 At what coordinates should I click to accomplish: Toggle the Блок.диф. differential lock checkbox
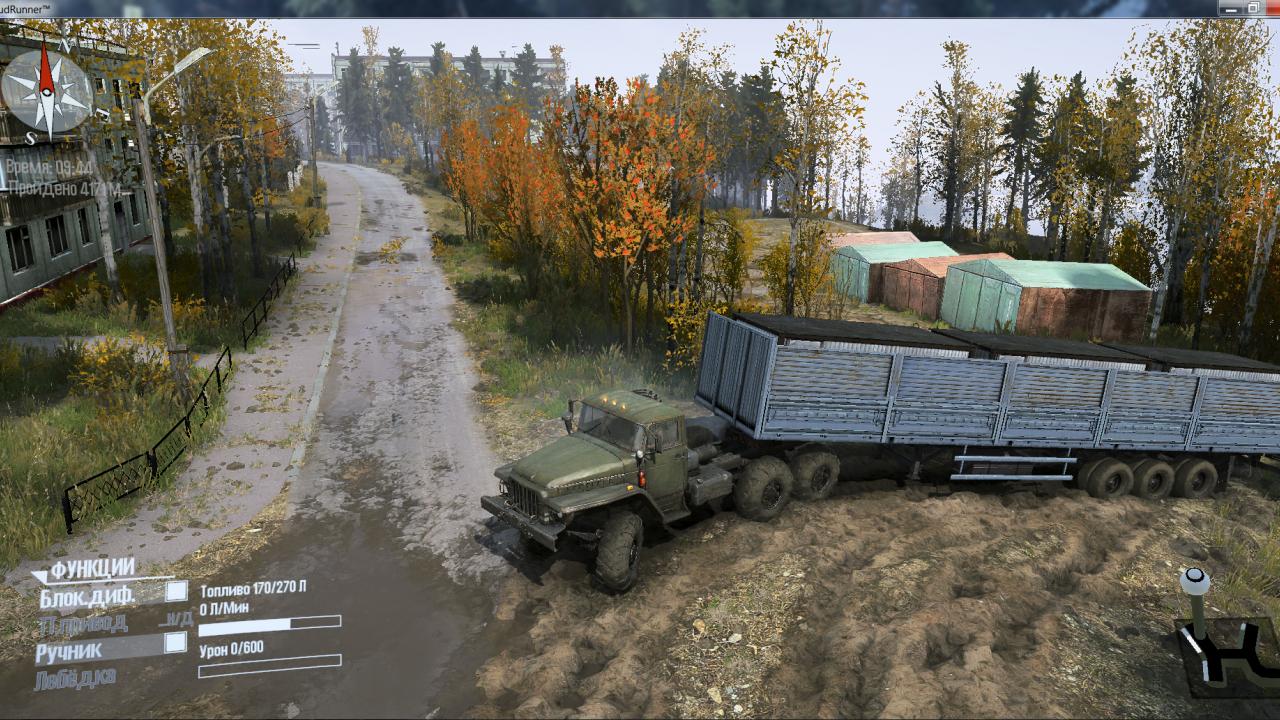point(176,591)
